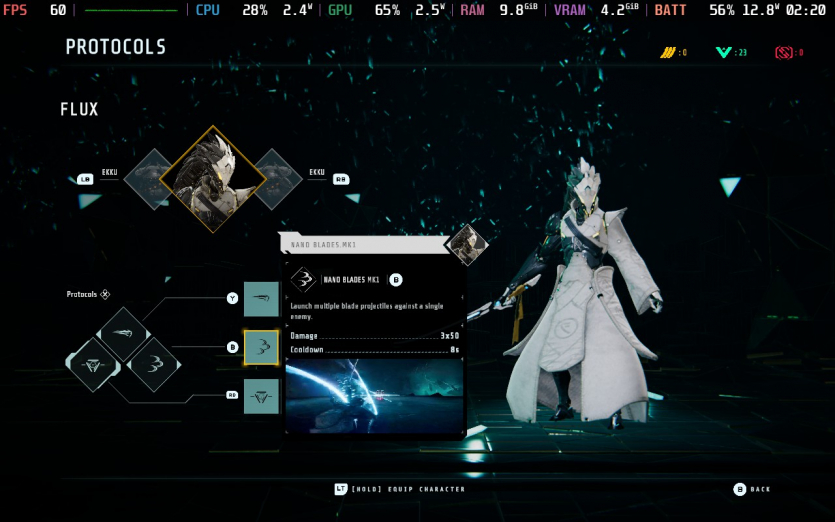Click the character portrait on tooltip header
The height and width of the screenshot is (522, 835).
pos(465,244)
